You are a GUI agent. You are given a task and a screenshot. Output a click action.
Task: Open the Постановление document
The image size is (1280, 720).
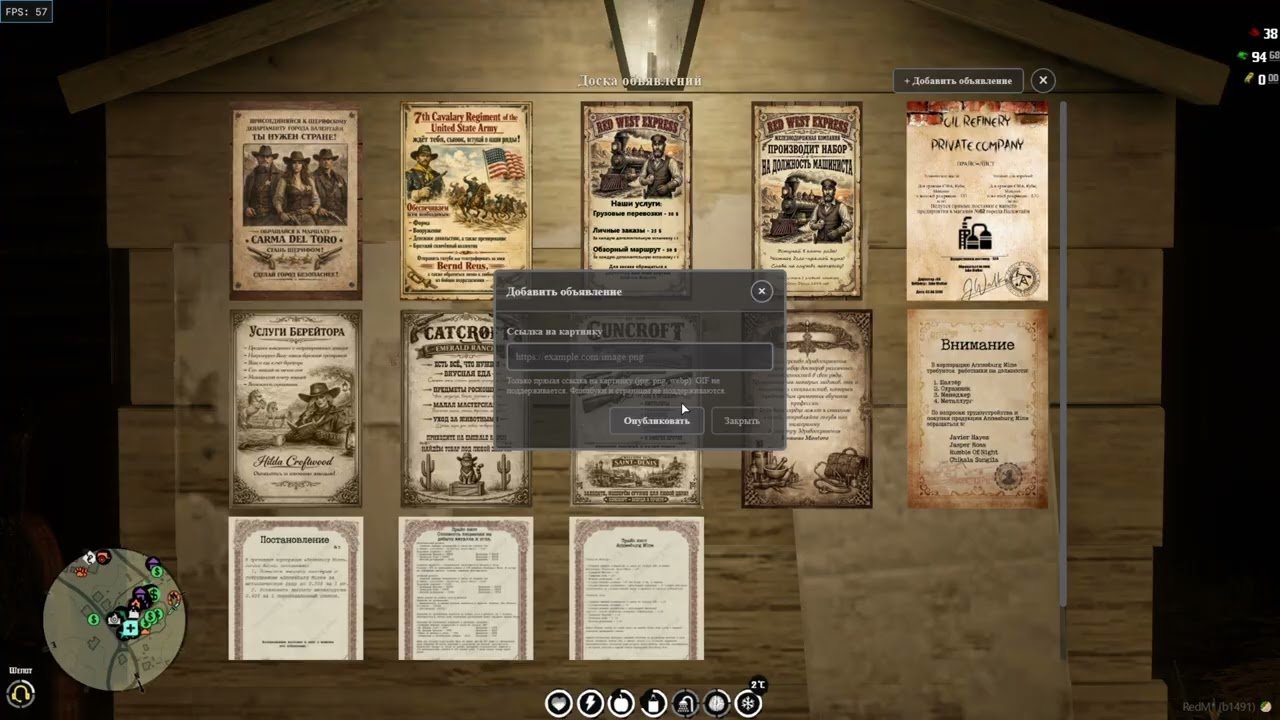[x=296, y=588]
